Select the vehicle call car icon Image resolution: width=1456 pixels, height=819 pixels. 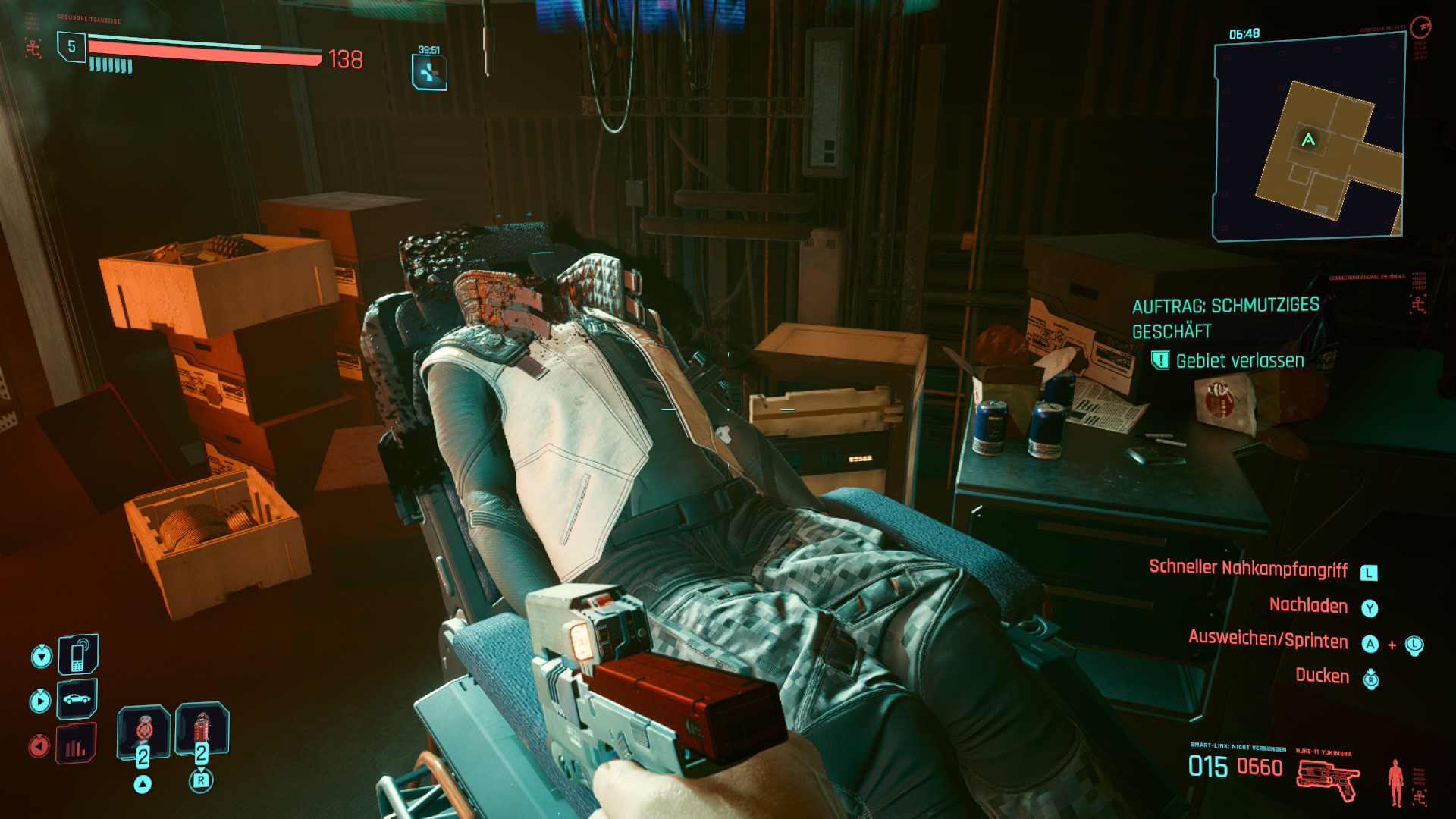[77, 698]
